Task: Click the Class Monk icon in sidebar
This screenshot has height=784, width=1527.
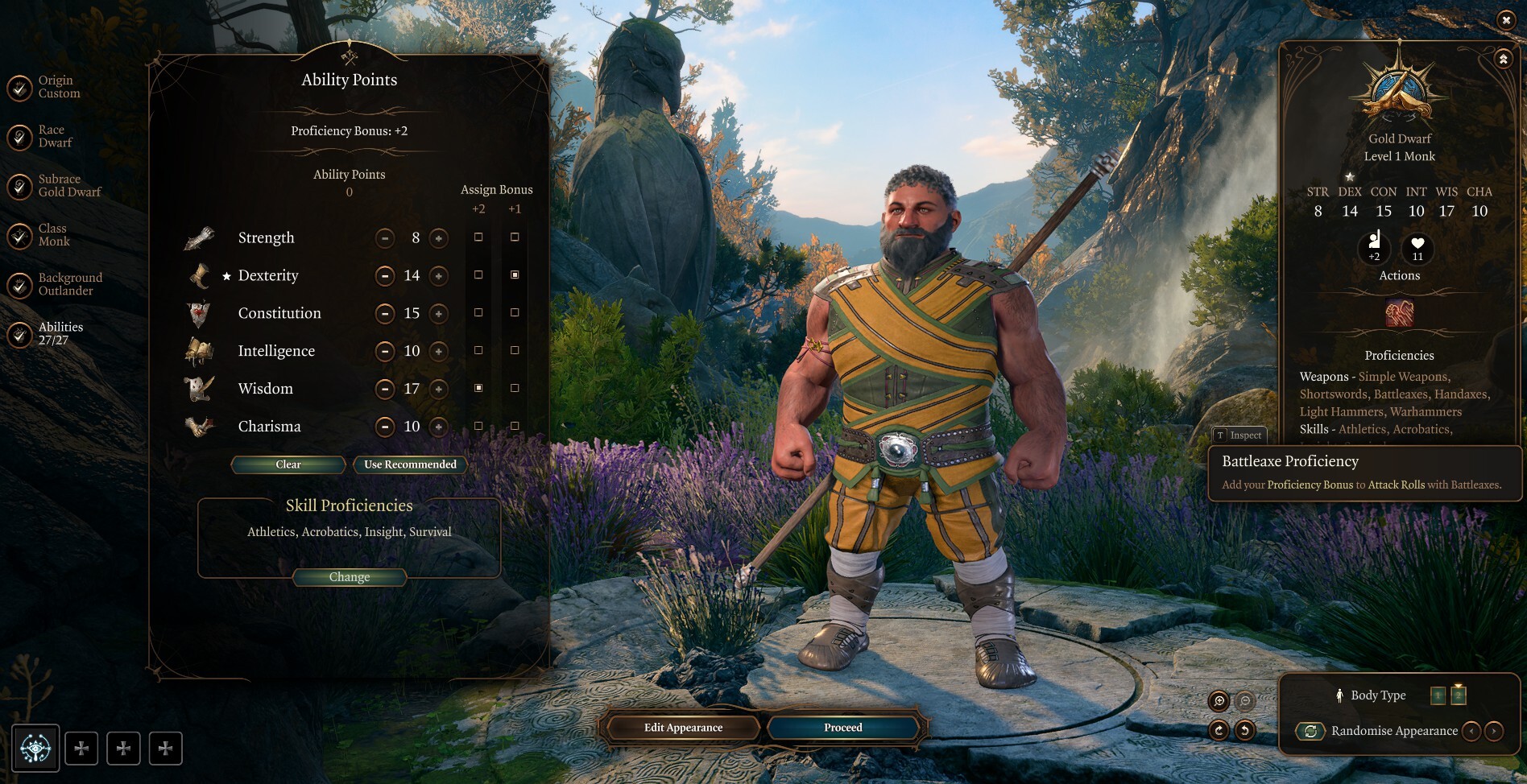Action: (x=18, y=237)
